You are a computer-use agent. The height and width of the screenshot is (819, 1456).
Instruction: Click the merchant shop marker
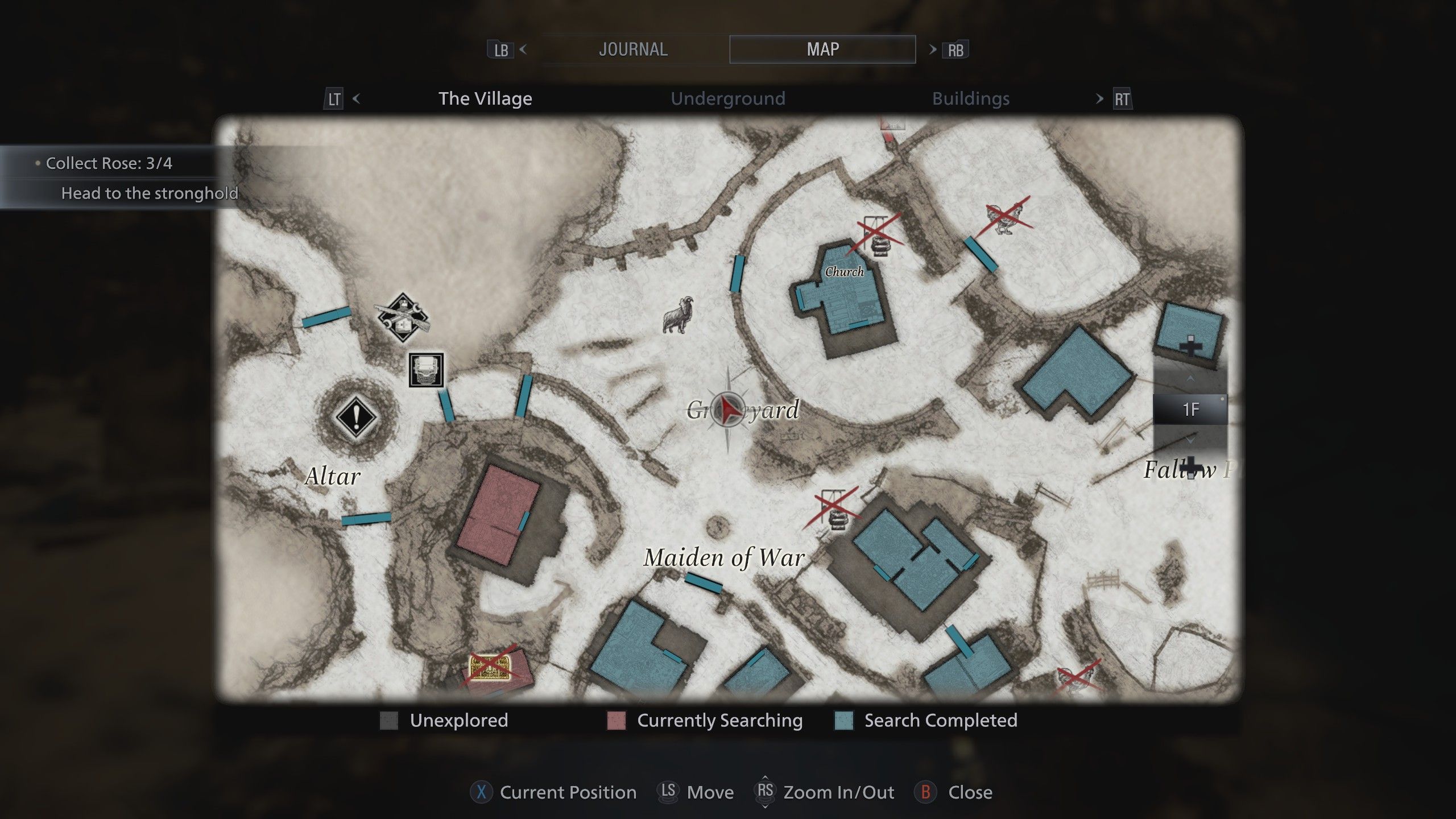(x=403, y=318)
